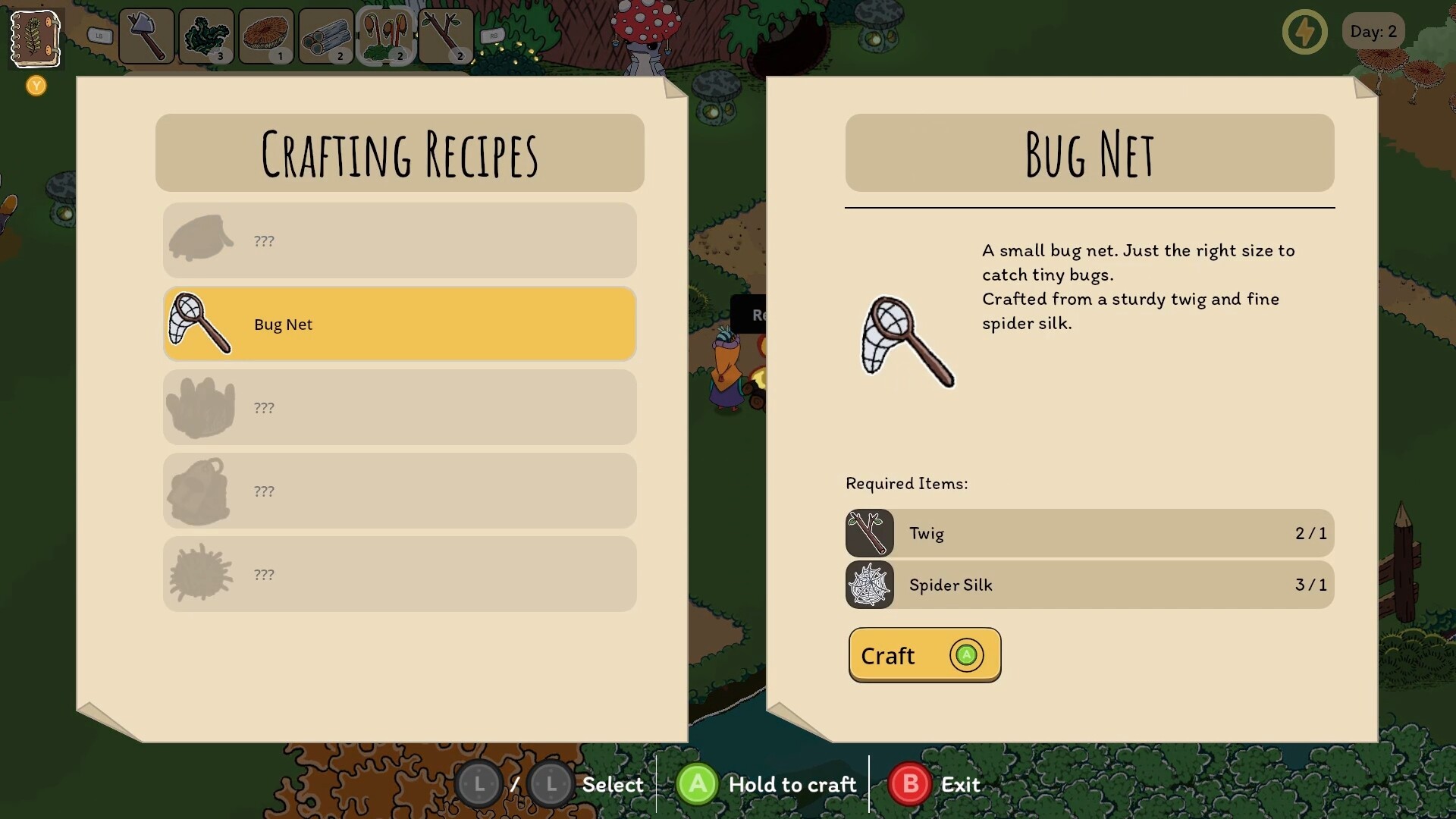The image size is (1456, 819).
Task: Click the Spider Silk required item row
Action: point(1090,585)
